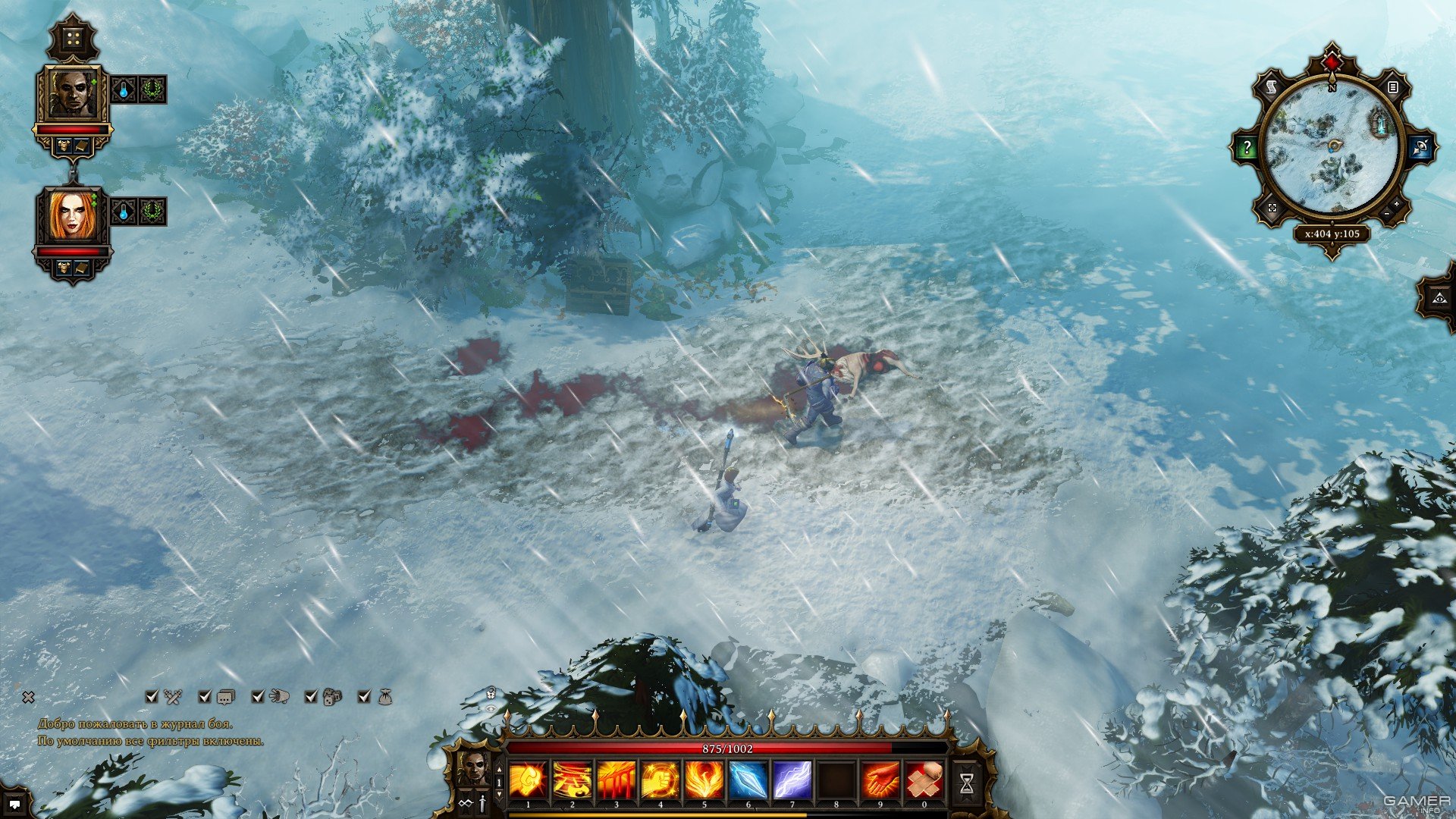Select the dark-haired male hero portrait
The image size is (1456, 819).
[73, 93]
